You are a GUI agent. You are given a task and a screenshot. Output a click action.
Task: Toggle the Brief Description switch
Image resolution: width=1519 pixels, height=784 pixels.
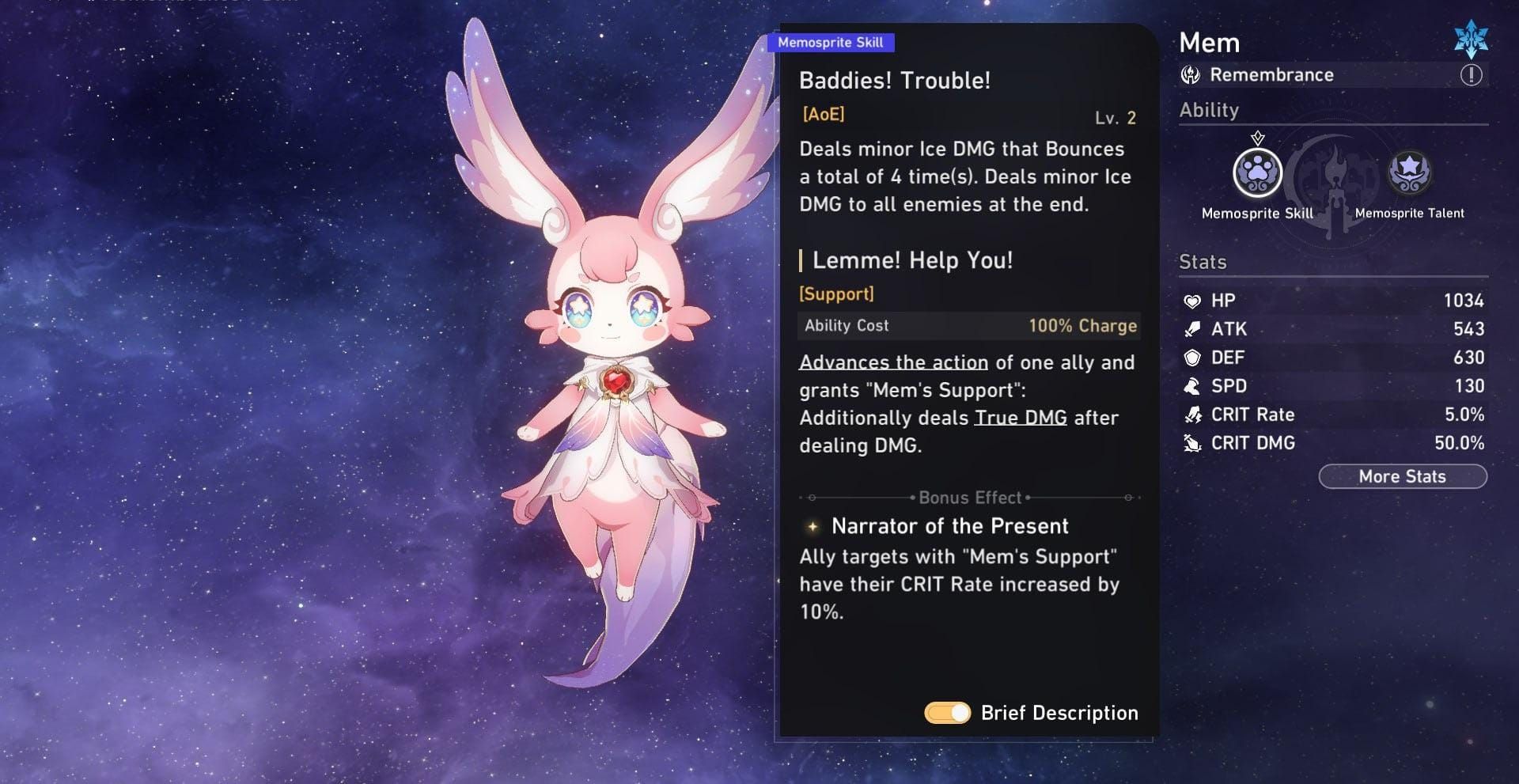pyautogui.click(x=947, y=713)
